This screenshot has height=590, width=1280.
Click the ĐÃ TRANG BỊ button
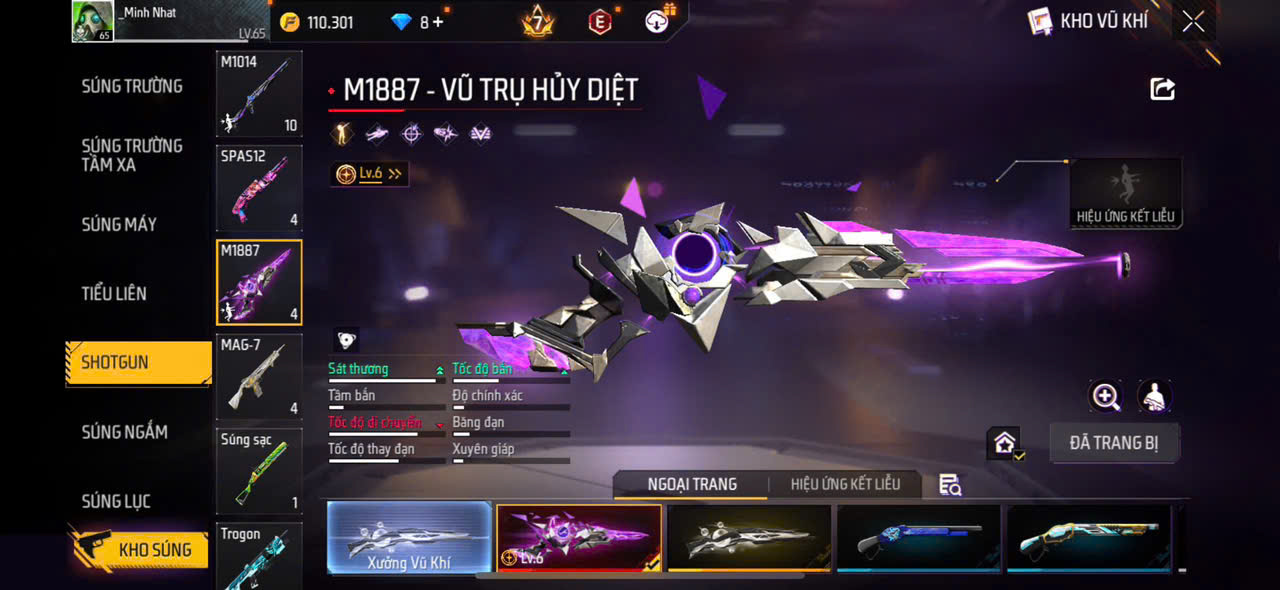point(1114,443)
